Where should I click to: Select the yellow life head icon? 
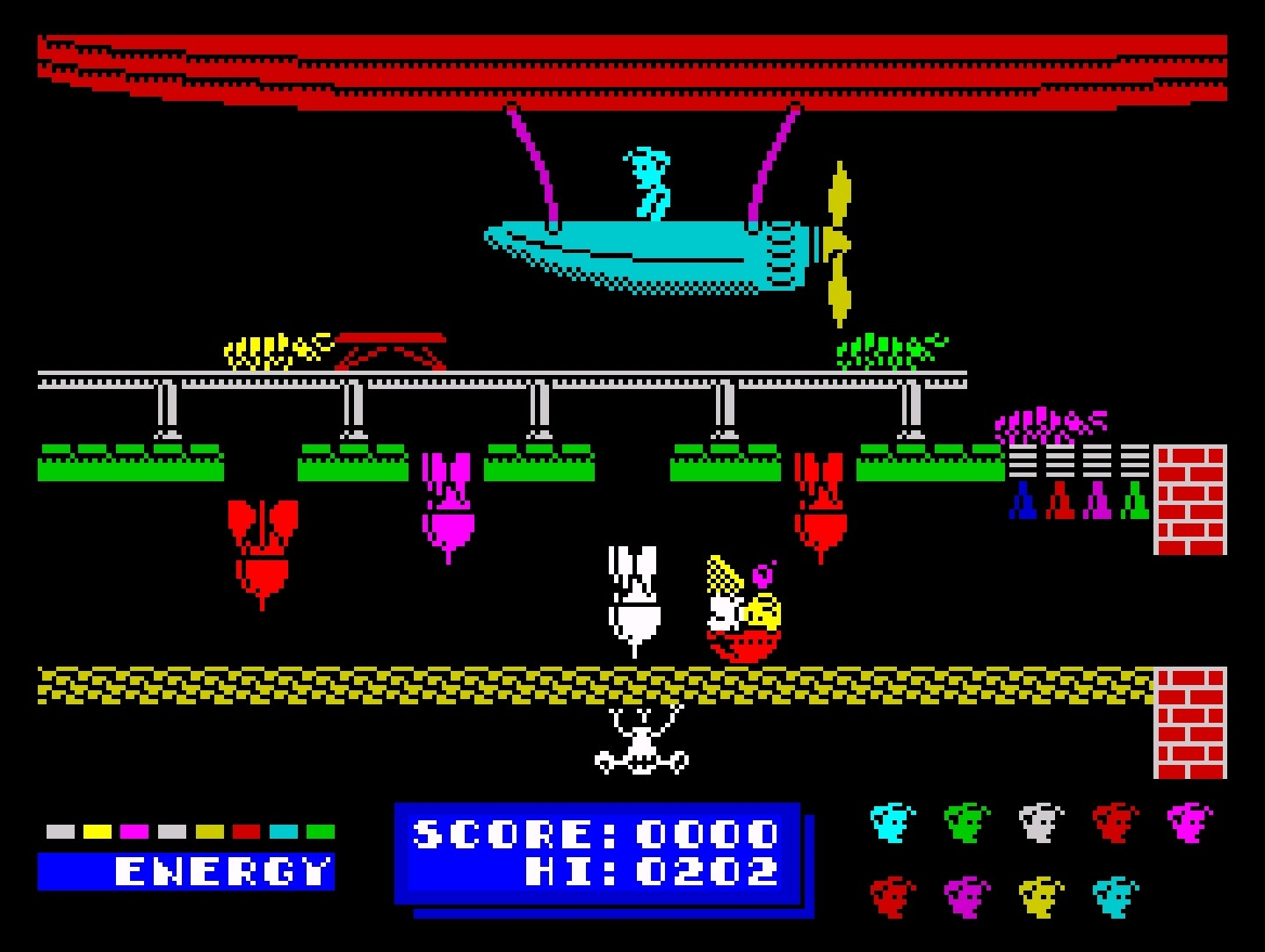1041,896
